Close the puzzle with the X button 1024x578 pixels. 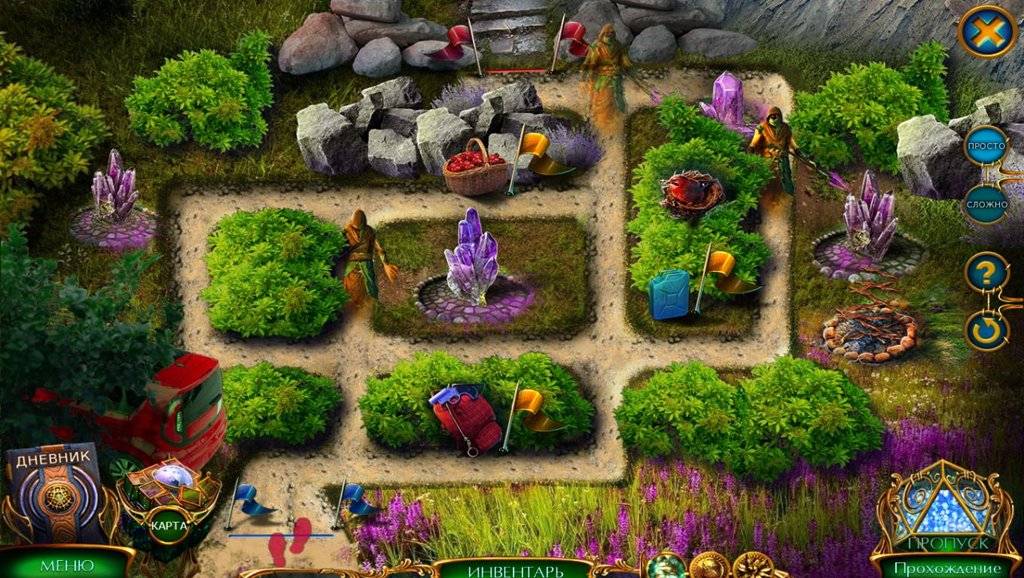tap(987, 32)
